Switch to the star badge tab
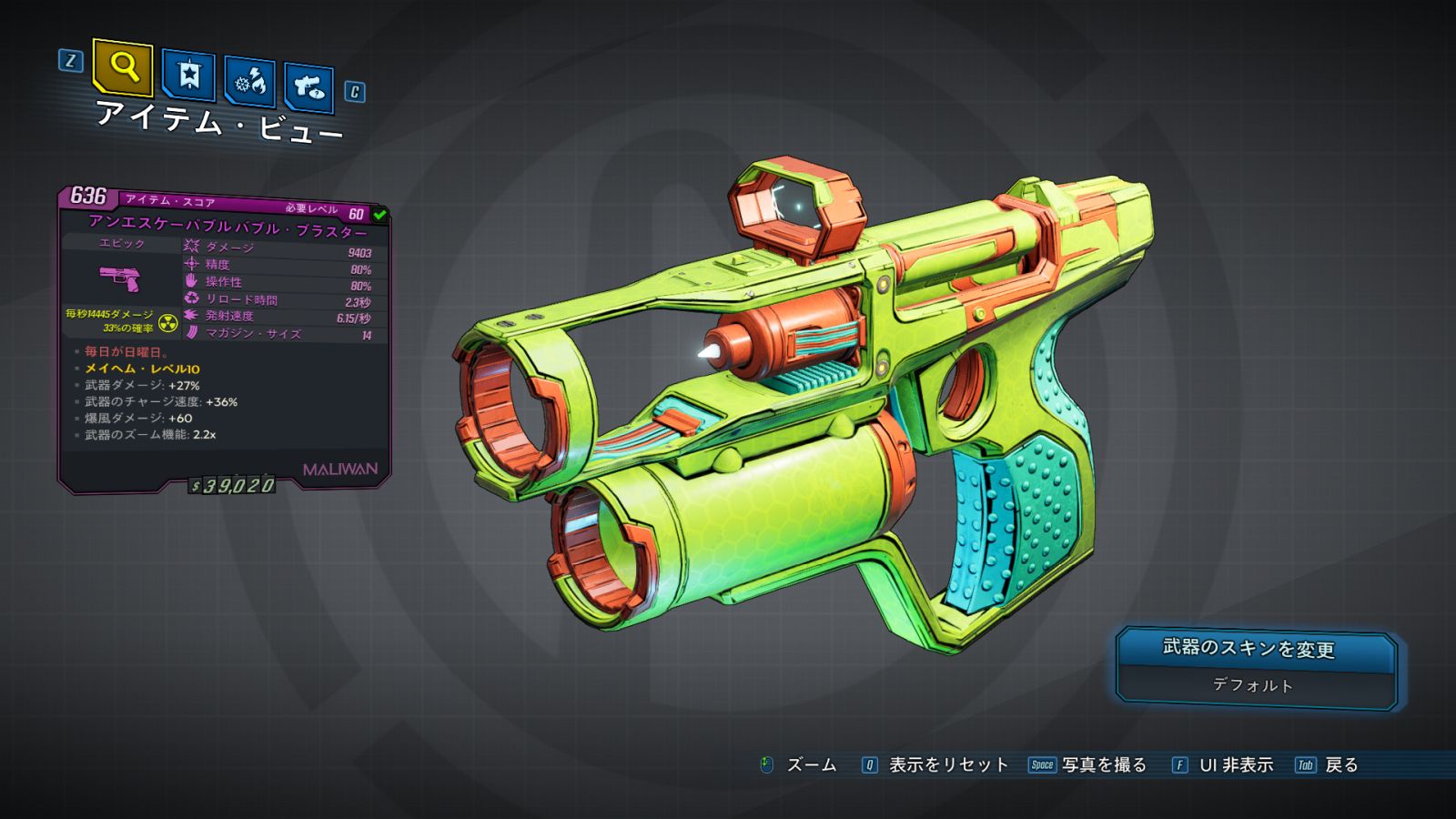This screenshot has height=819, width=1456. click(188, 76)
